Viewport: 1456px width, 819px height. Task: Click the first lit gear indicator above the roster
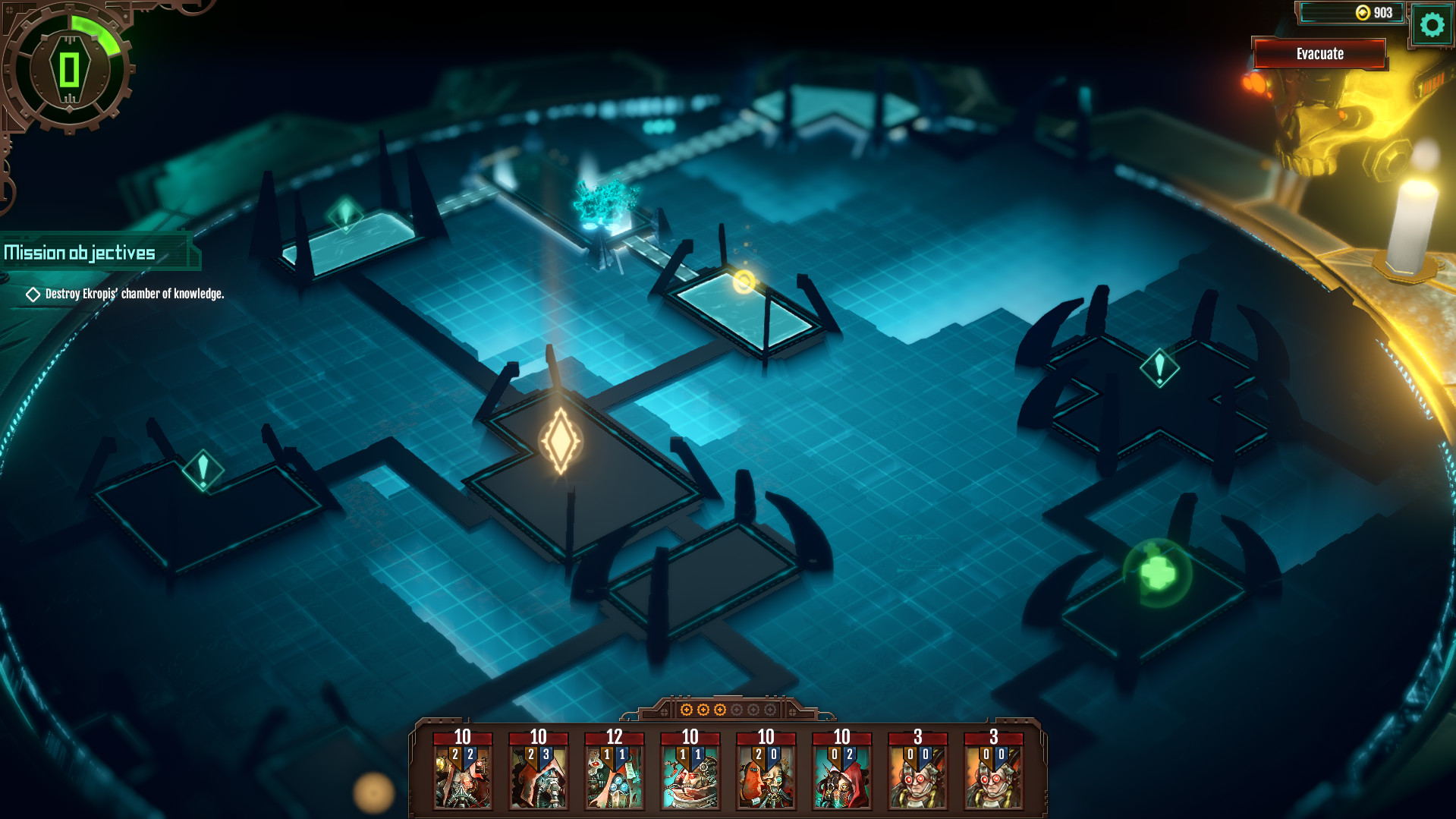tap(687, 710)
